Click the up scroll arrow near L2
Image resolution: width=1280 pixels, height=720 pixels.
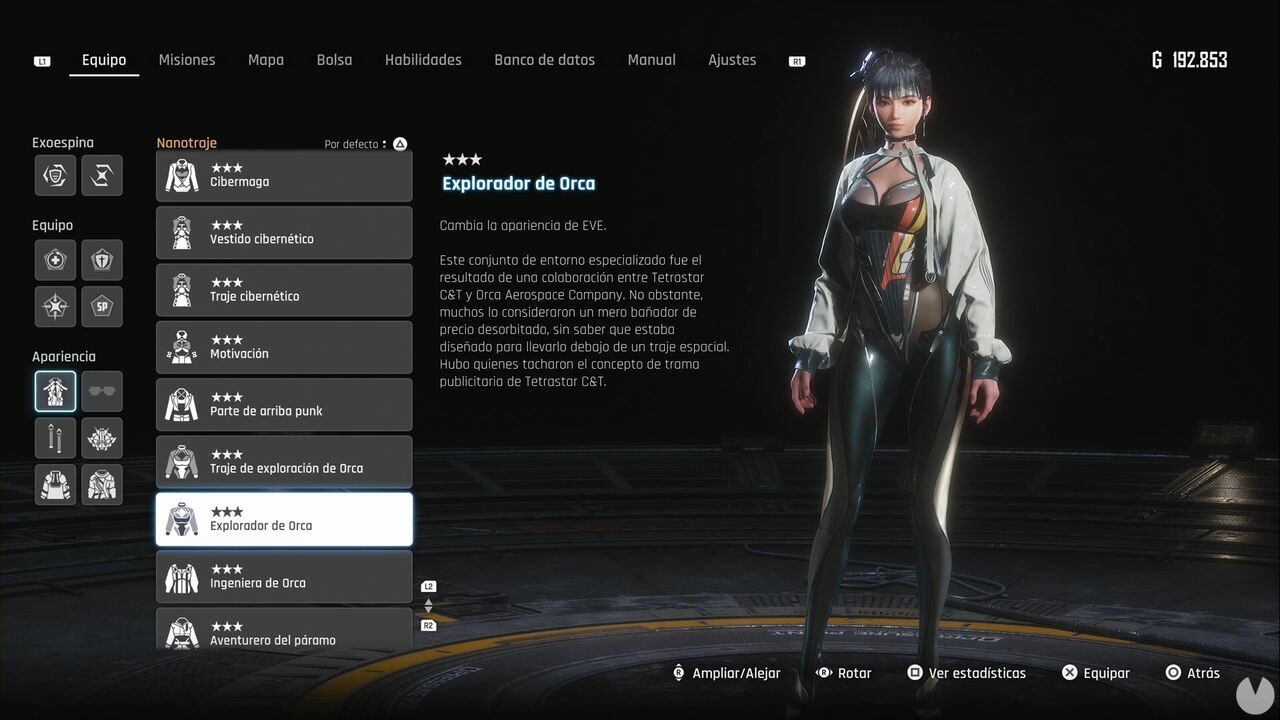tap(428, 603)
